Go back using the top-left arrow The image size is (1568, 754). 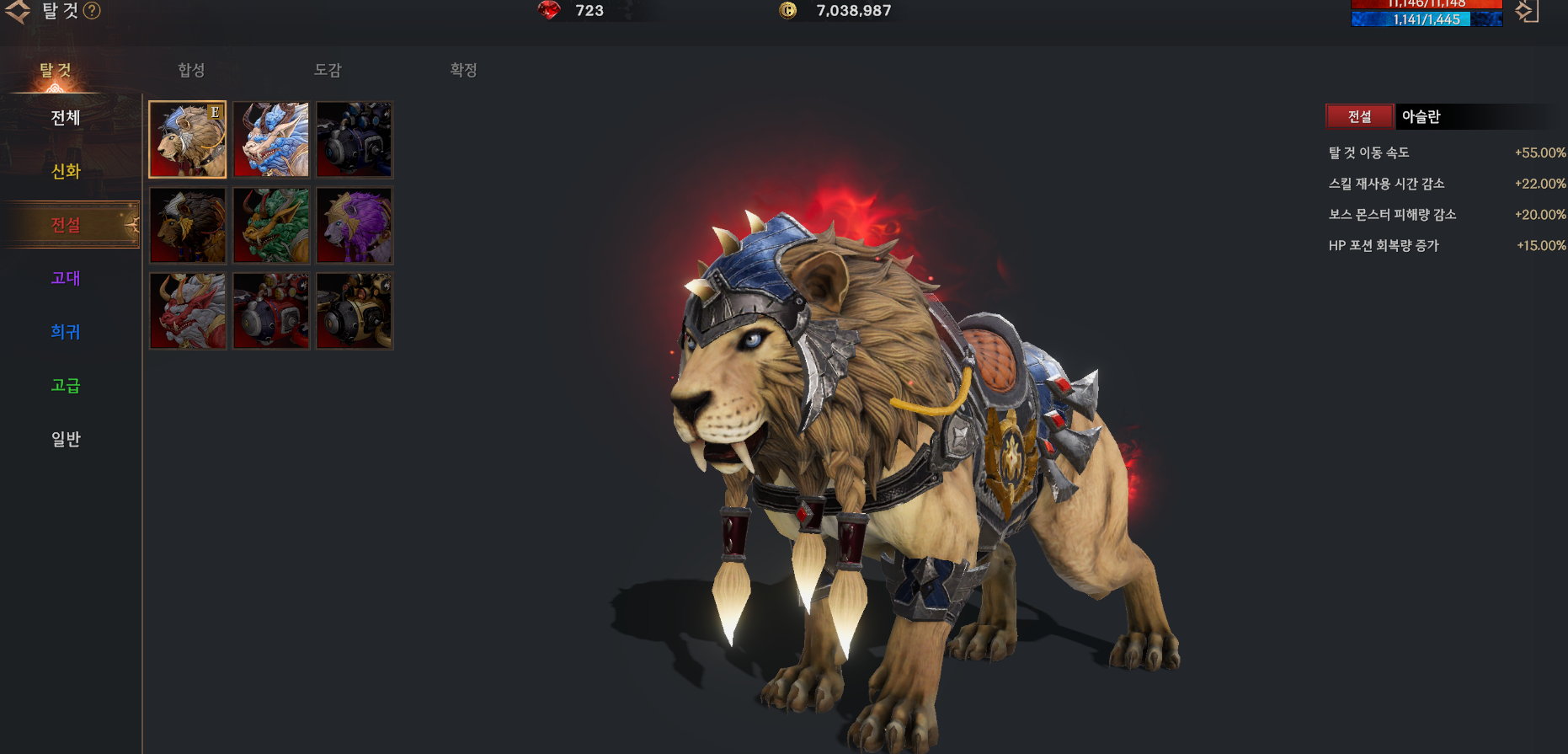[x=18, y=11]
